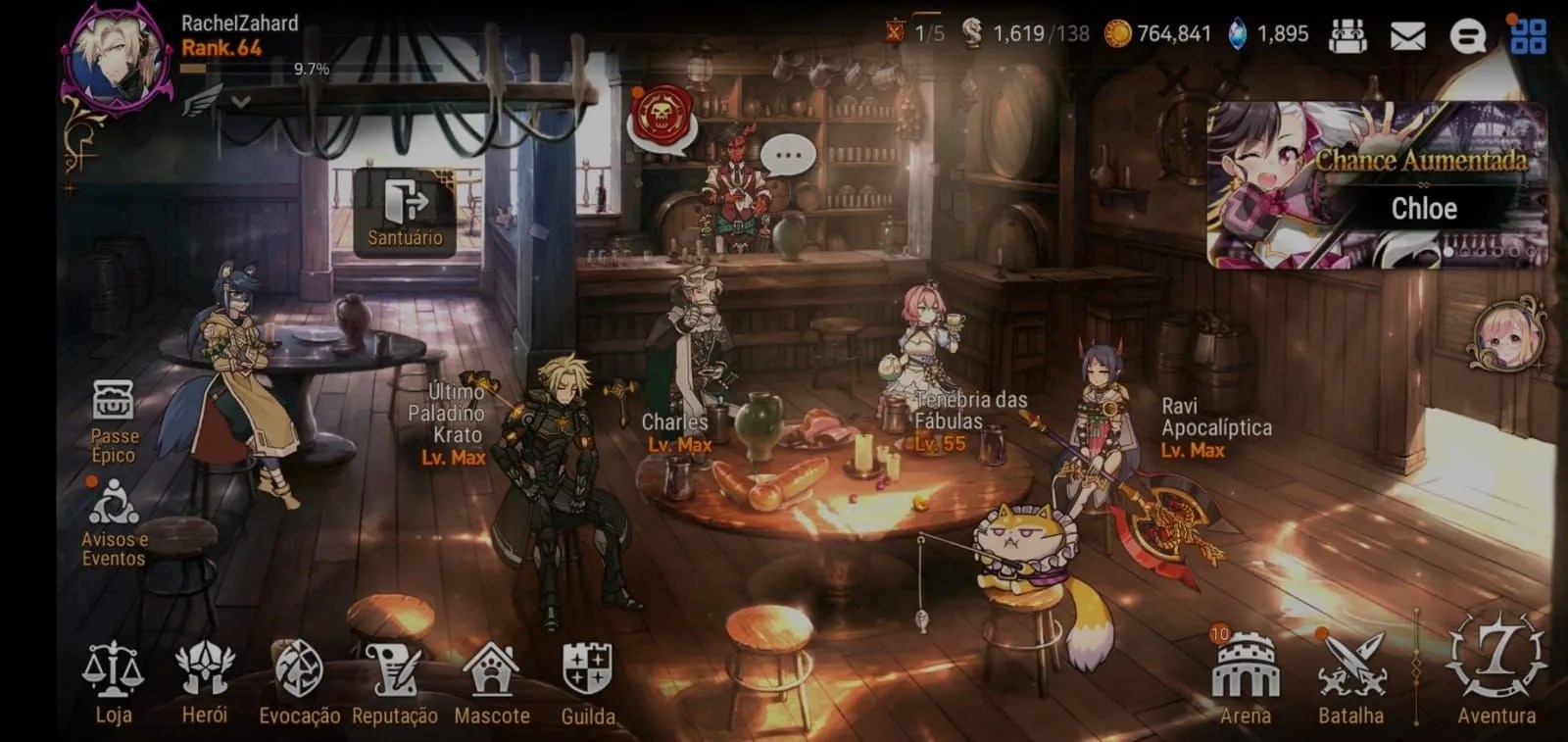Start Aventura adventure mode
1568x742 pixels.
(x=1495, y=667)
